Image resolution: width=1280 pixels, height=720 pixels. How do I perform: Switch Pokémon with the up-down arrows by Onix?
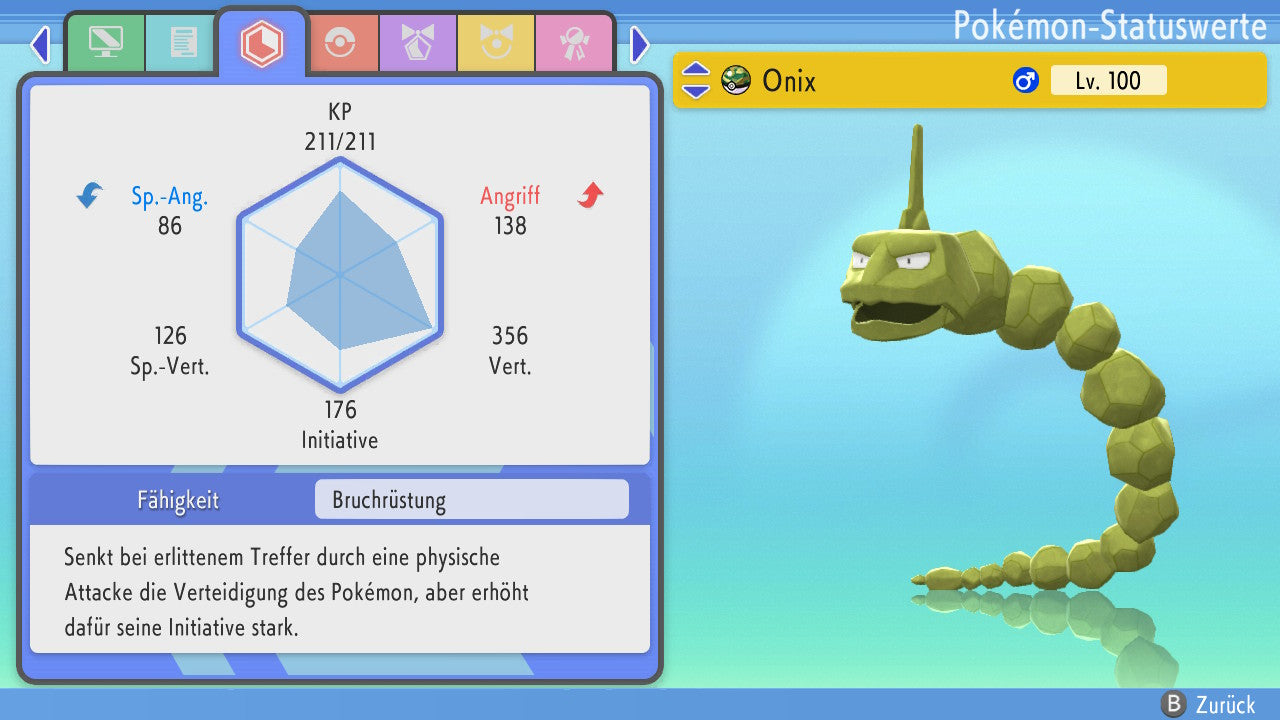695,80
